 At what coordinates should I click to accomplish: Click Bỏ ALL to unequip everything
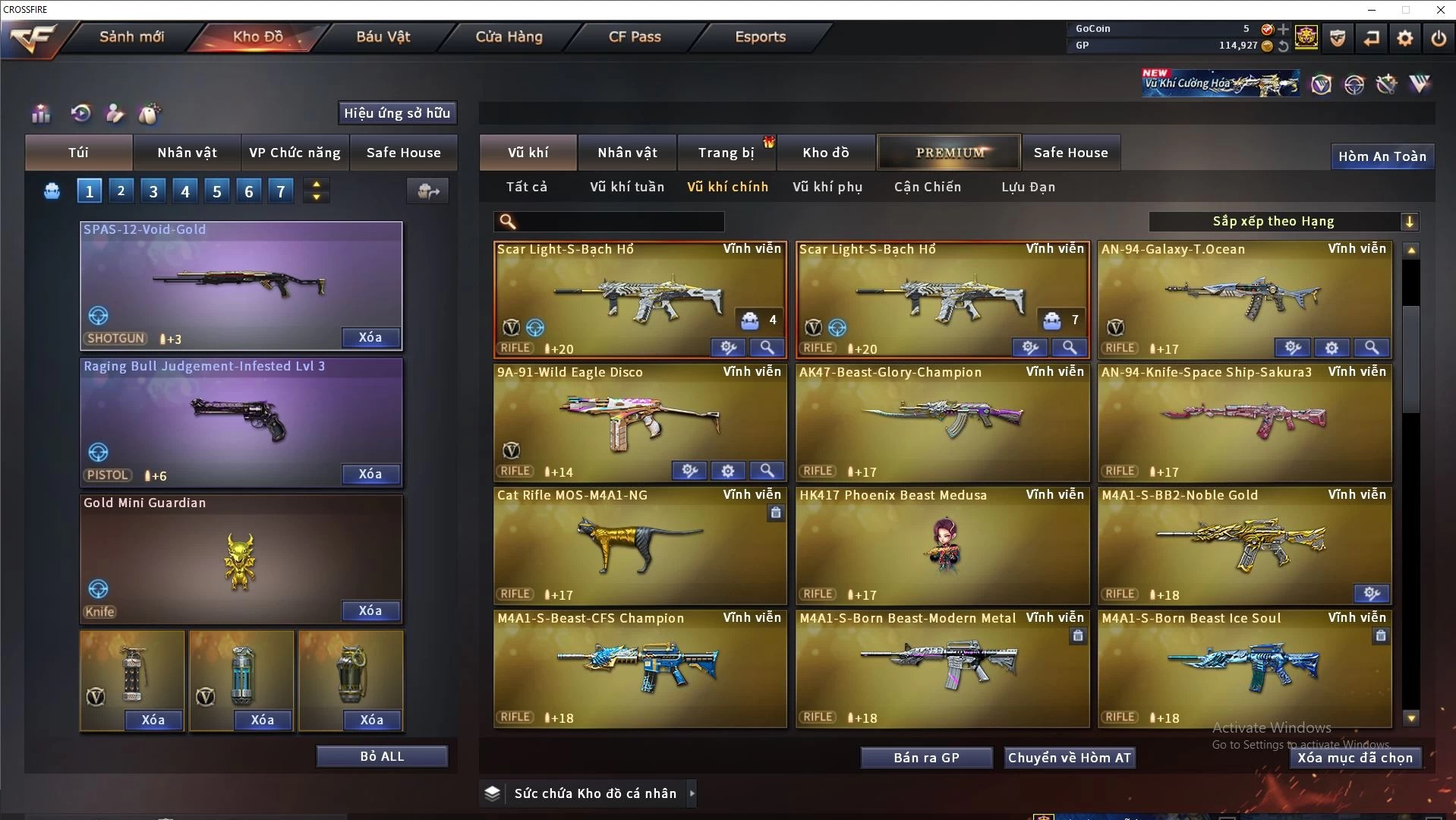pyautogui.click(x=382, y=756)
